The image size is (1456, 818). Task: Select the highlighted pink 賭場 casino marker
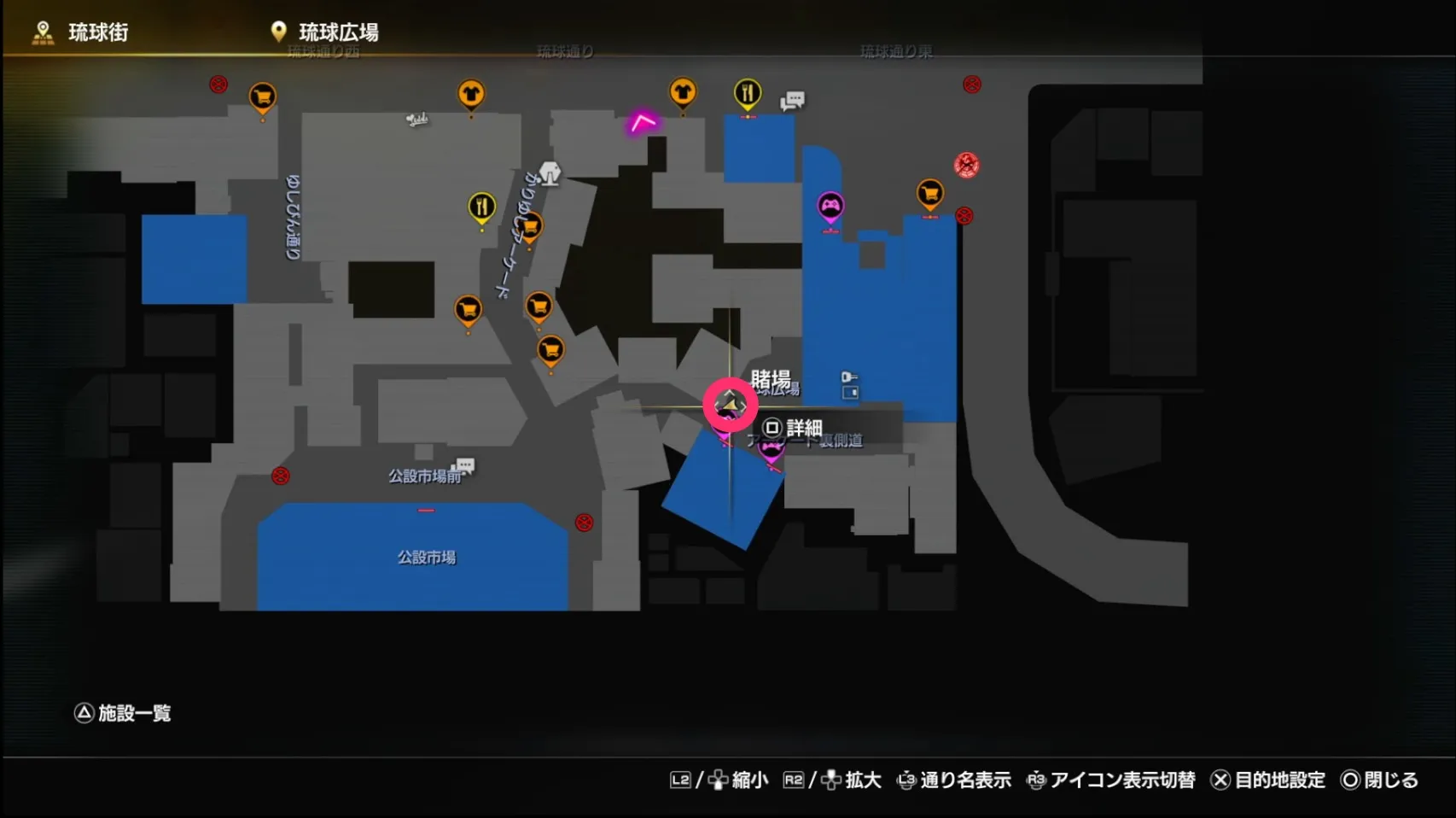pos(731,406)
